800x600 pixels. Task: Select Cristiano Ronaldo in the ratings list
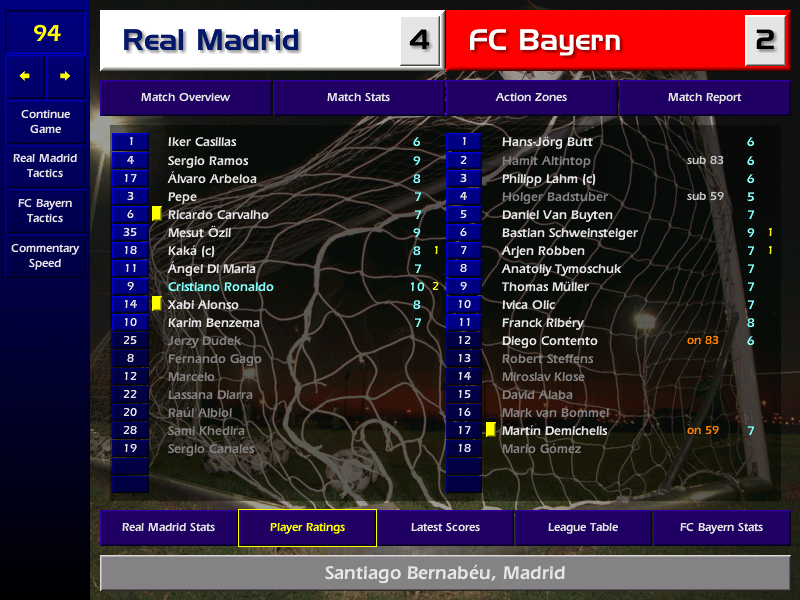pyautogui.click(x=220, y=287)
